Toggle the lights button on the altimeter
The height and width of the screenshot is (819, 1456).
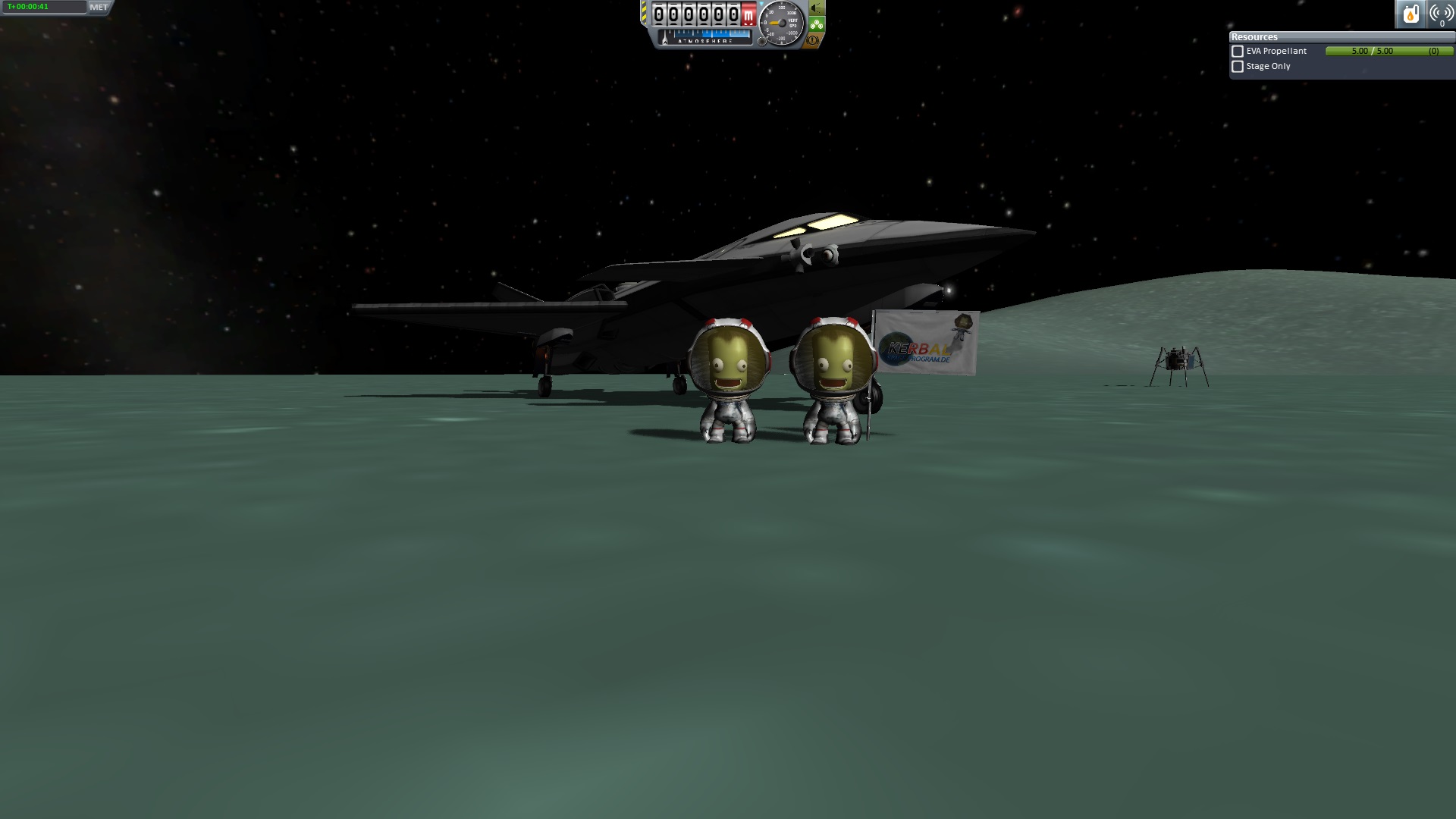pos(817,8)
